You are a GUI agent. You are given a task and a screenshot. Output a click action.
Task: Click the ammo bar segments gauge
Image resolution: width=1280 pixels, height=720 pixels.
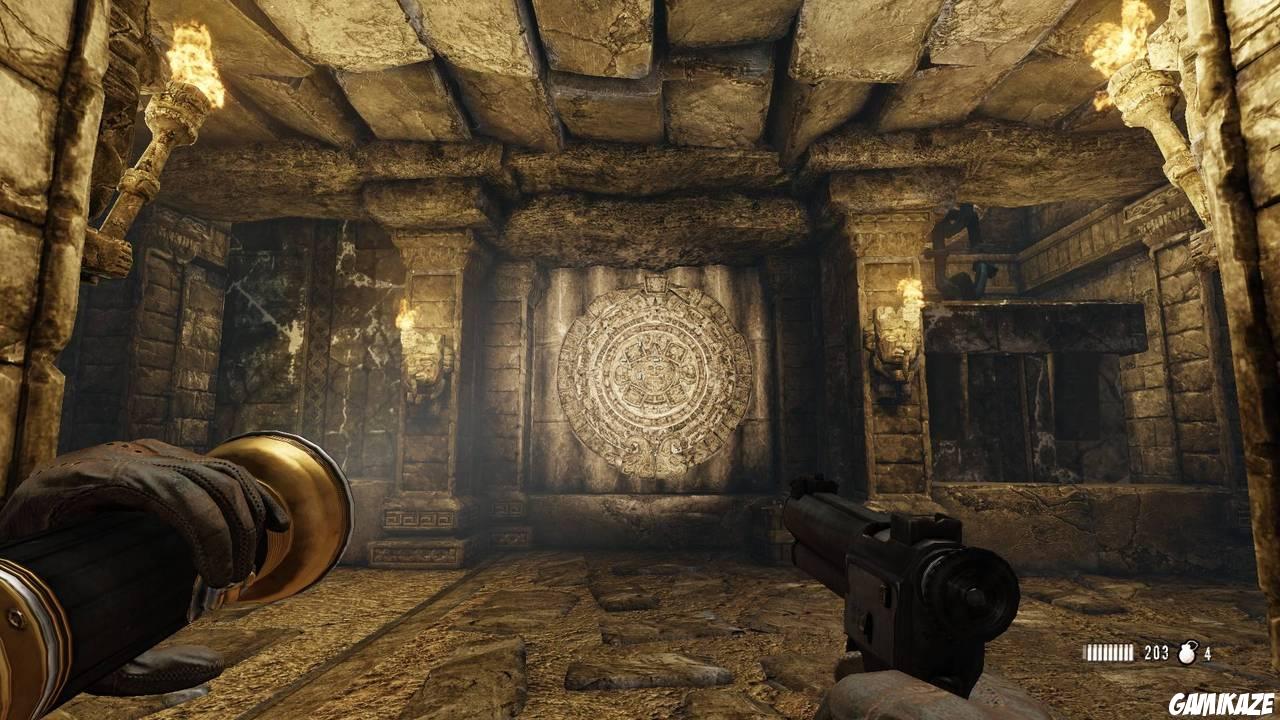tap(1110, 652)
